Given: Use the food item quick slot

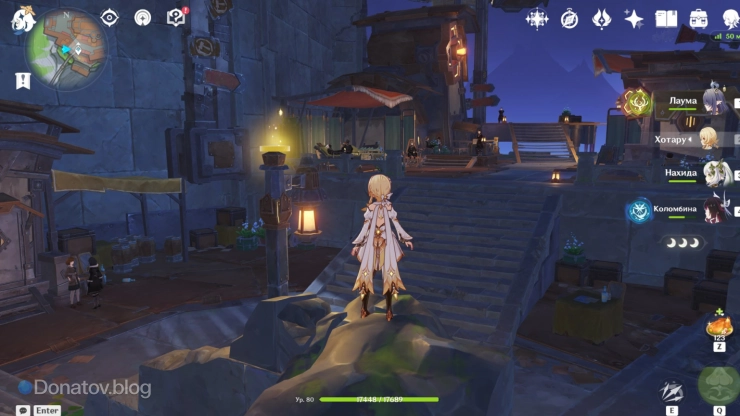Looking at the screenshot, I should click(x=719, y=326).
